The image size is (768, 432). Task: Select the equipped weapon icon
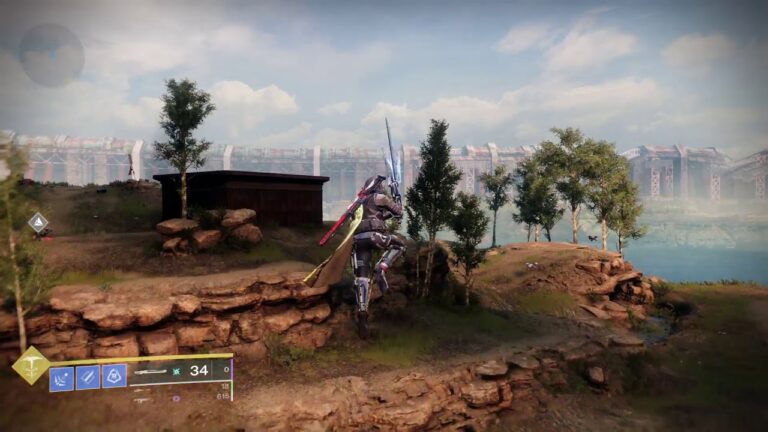(x=152, y=372)
